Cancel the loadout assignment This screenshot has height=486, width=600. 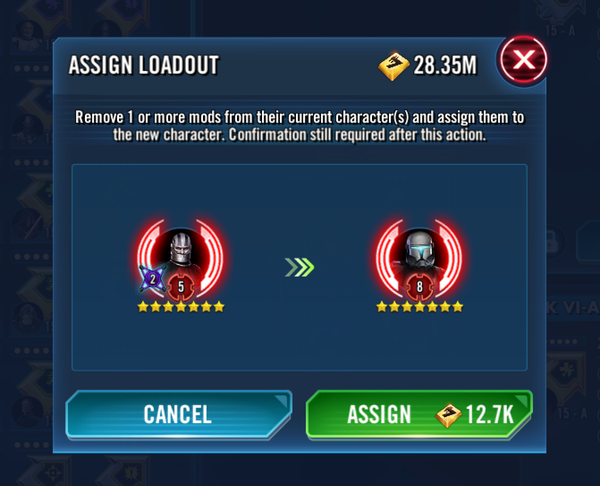point(178,414)
